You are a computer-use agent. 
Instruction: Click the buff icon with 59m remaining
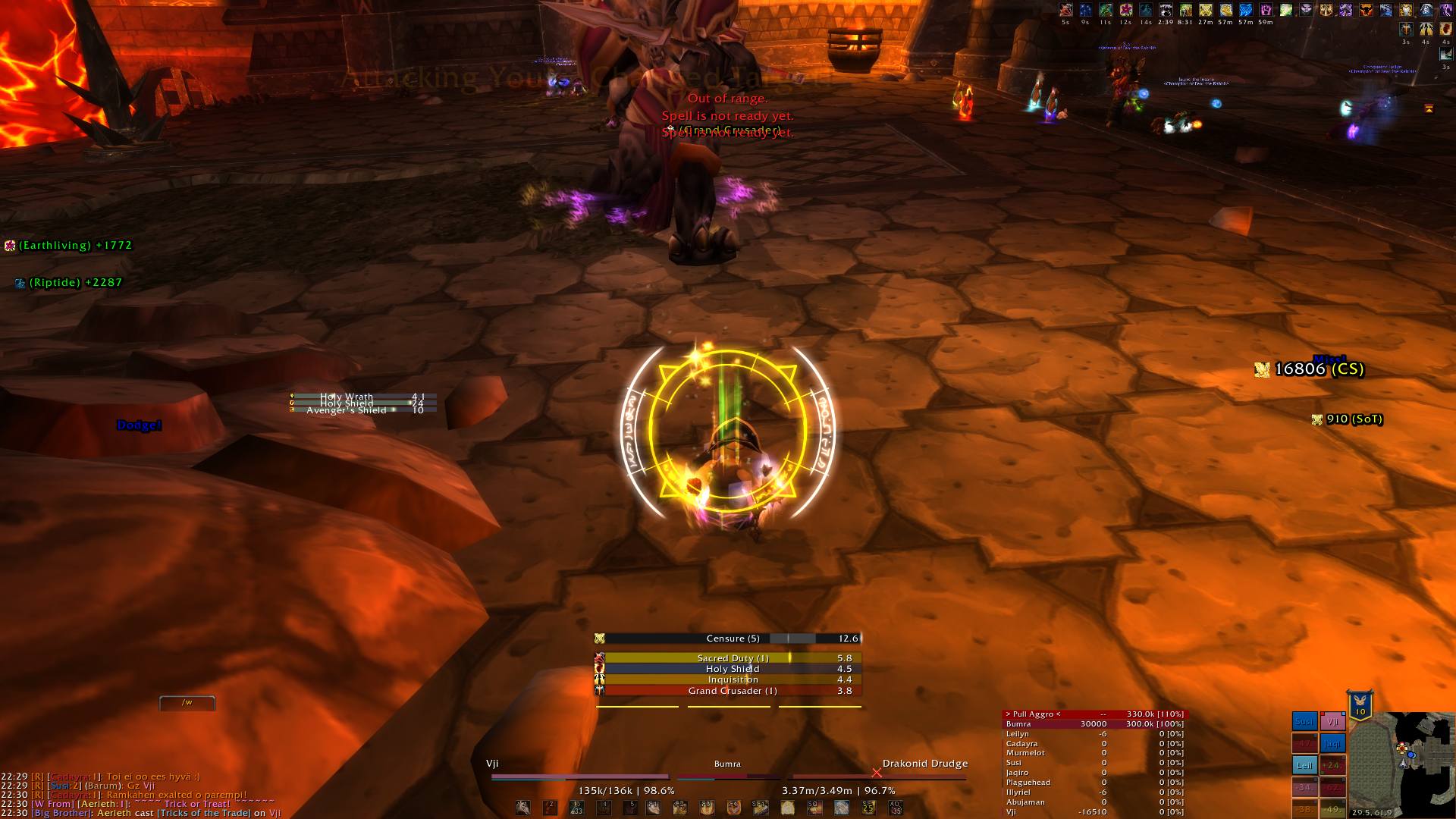tap(1266, 10)
